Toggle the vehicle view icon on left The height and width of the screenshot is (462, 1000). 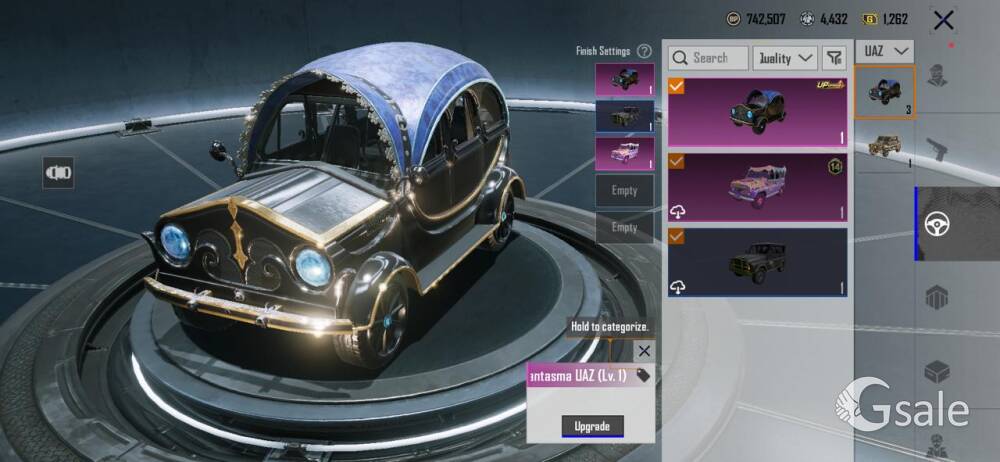(58, 173)
